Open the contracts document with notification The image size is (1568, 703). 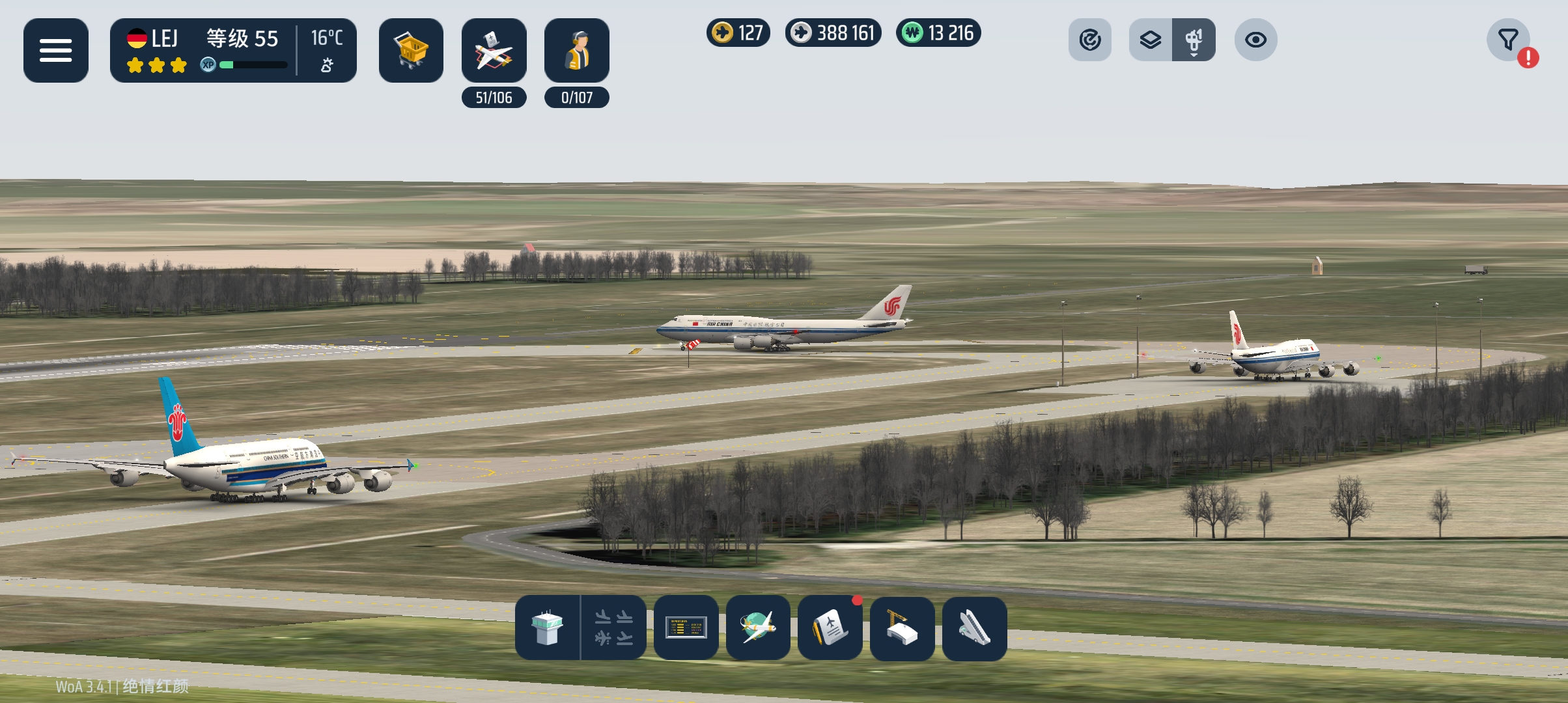(x=830, y=627)
